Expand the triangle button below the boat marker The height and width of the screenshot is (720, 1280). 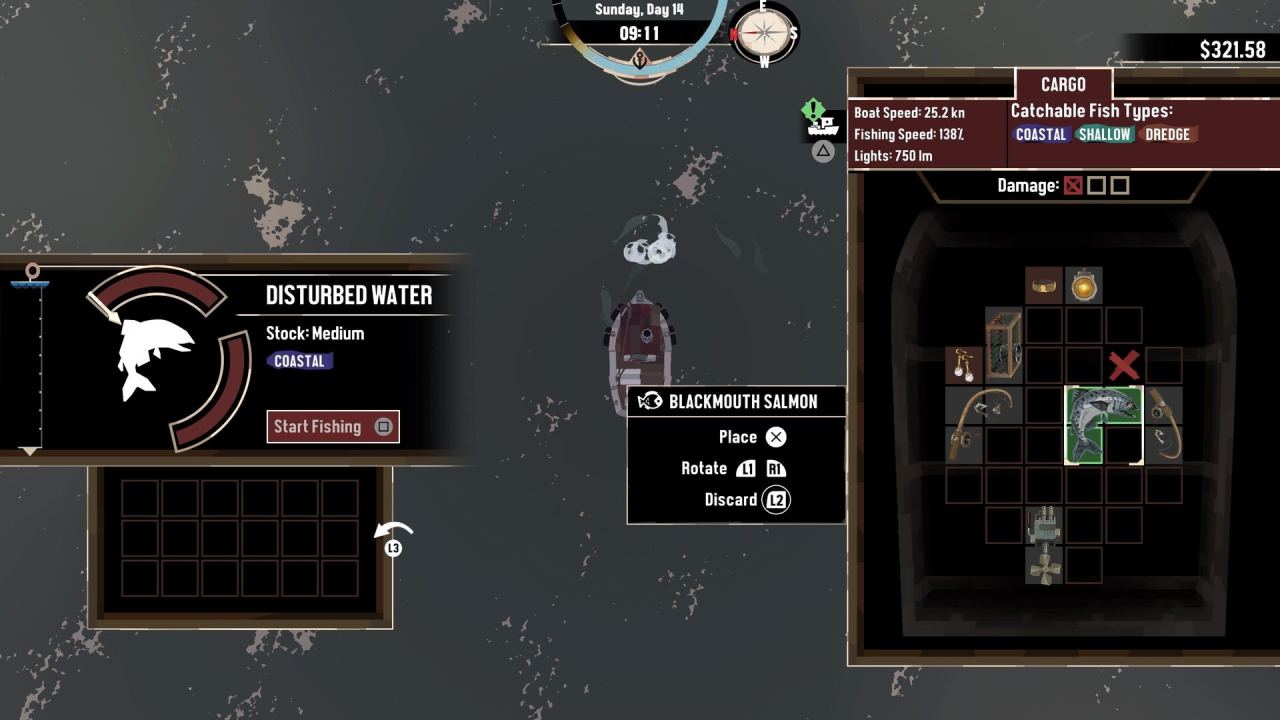coord(822,153)
